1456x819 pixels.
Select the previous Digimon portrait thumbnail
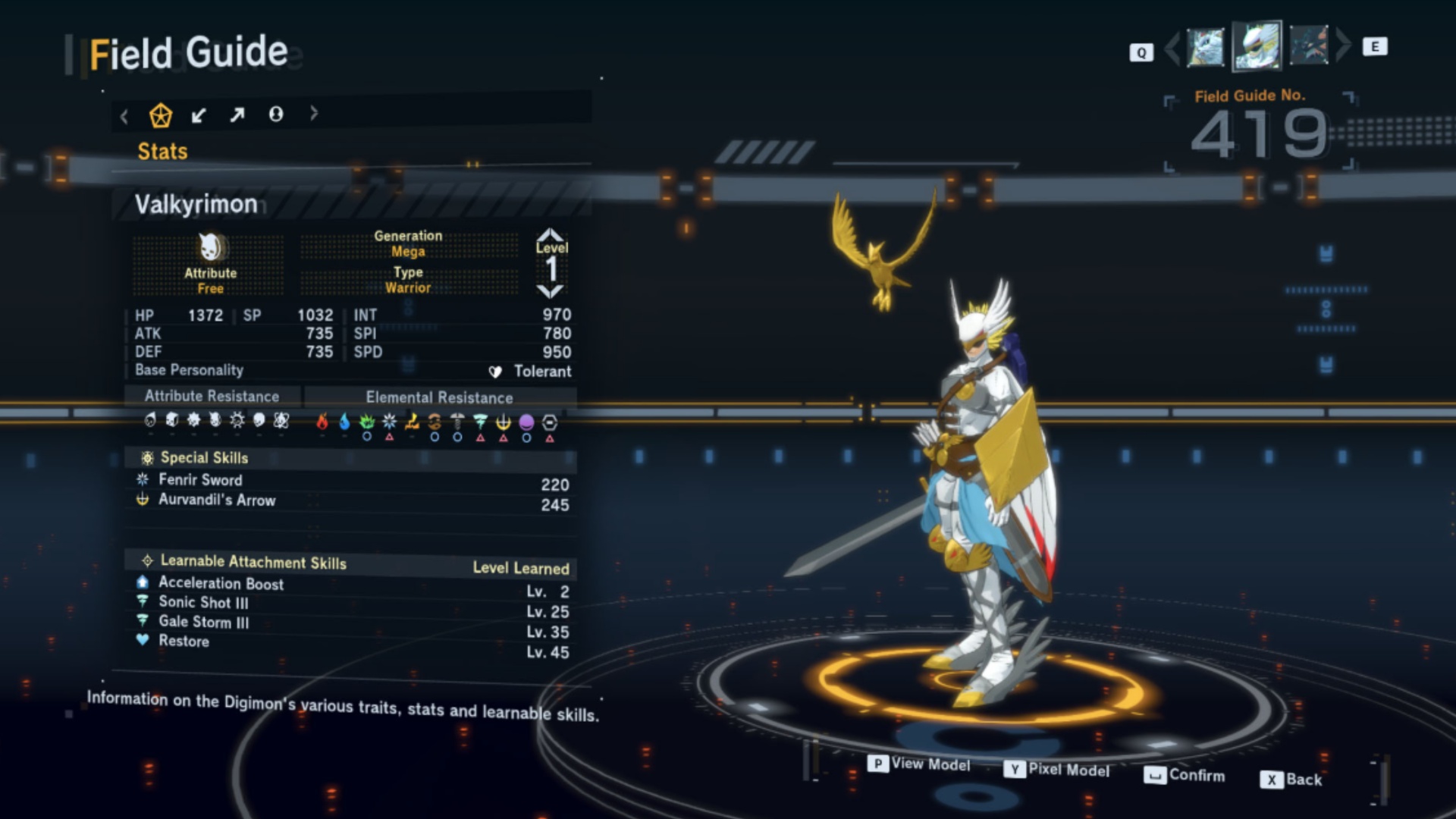tap(1204, 47)
